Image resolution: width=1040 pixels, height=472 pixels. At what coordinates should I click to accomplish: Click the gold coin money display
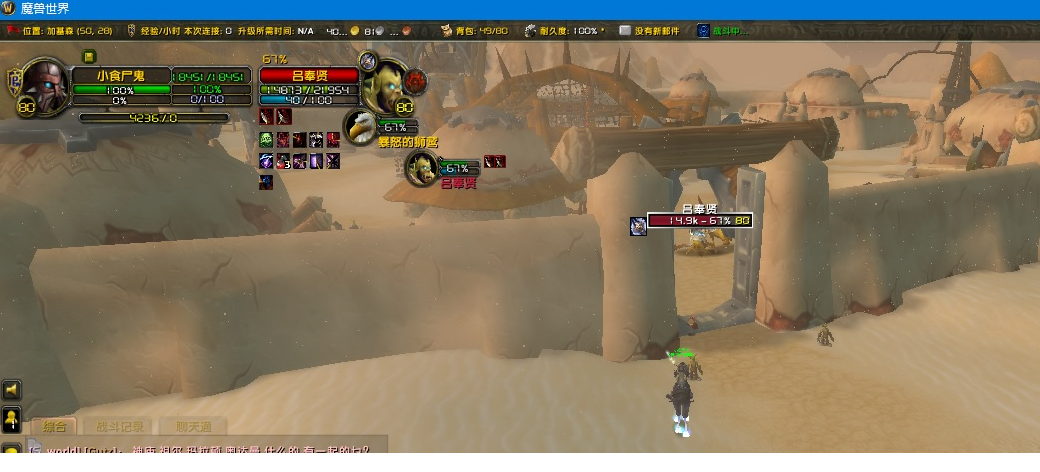click(356, 31)
